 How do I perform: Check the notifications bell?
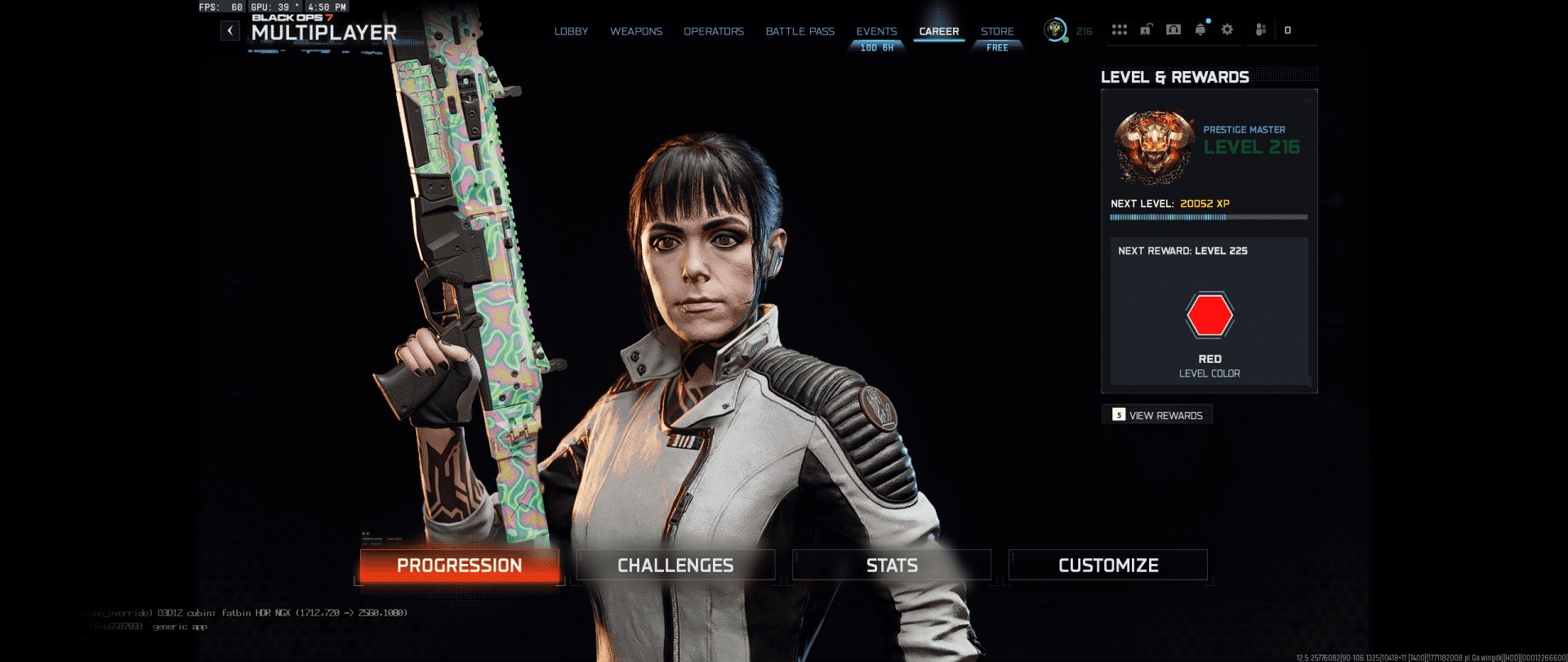(x=1200, y=30)
